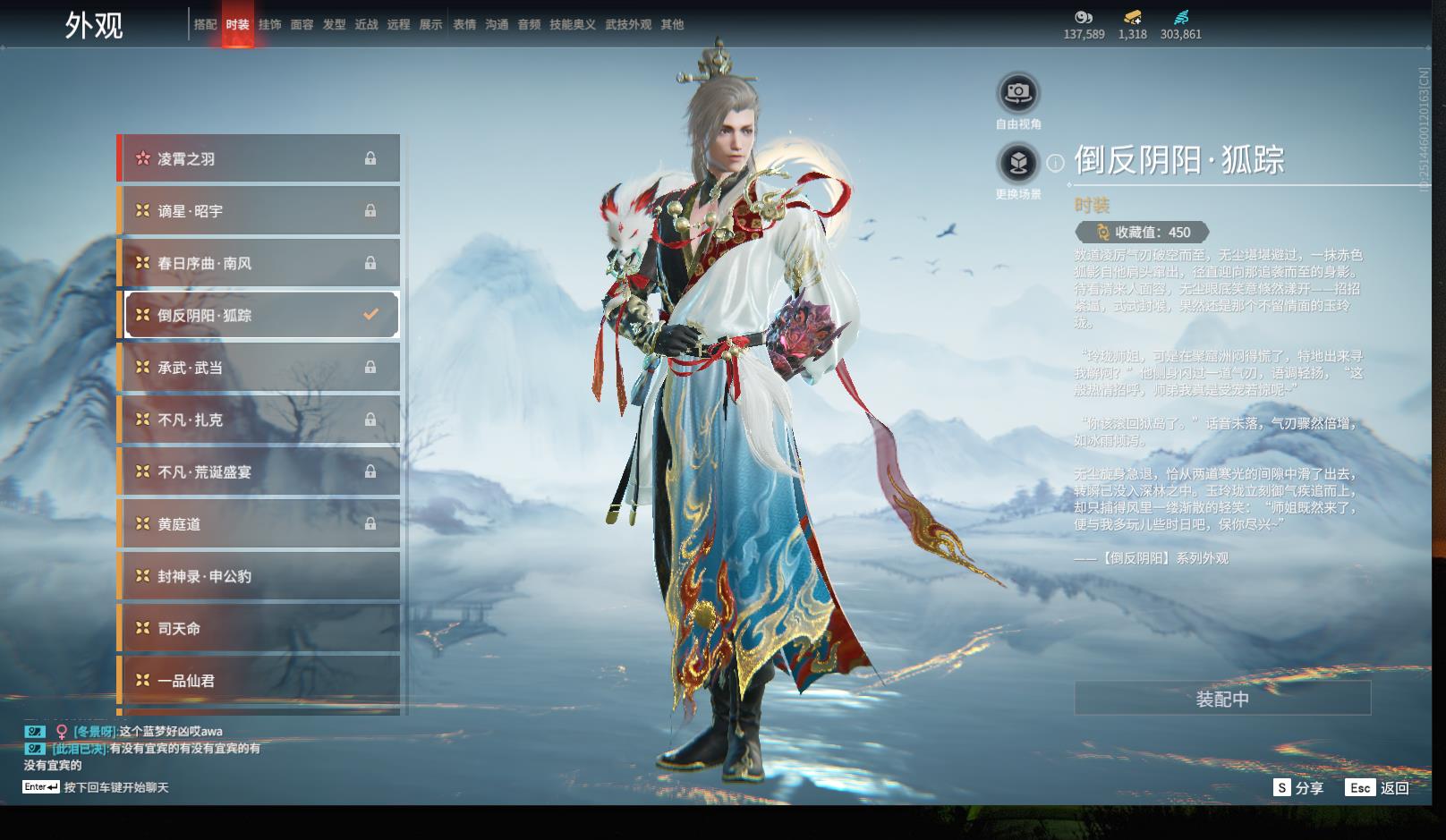Viewport: 1446px width, 840px height.
Task: Open the info icon beside the outfit title
Action: tap(1056, 163)
